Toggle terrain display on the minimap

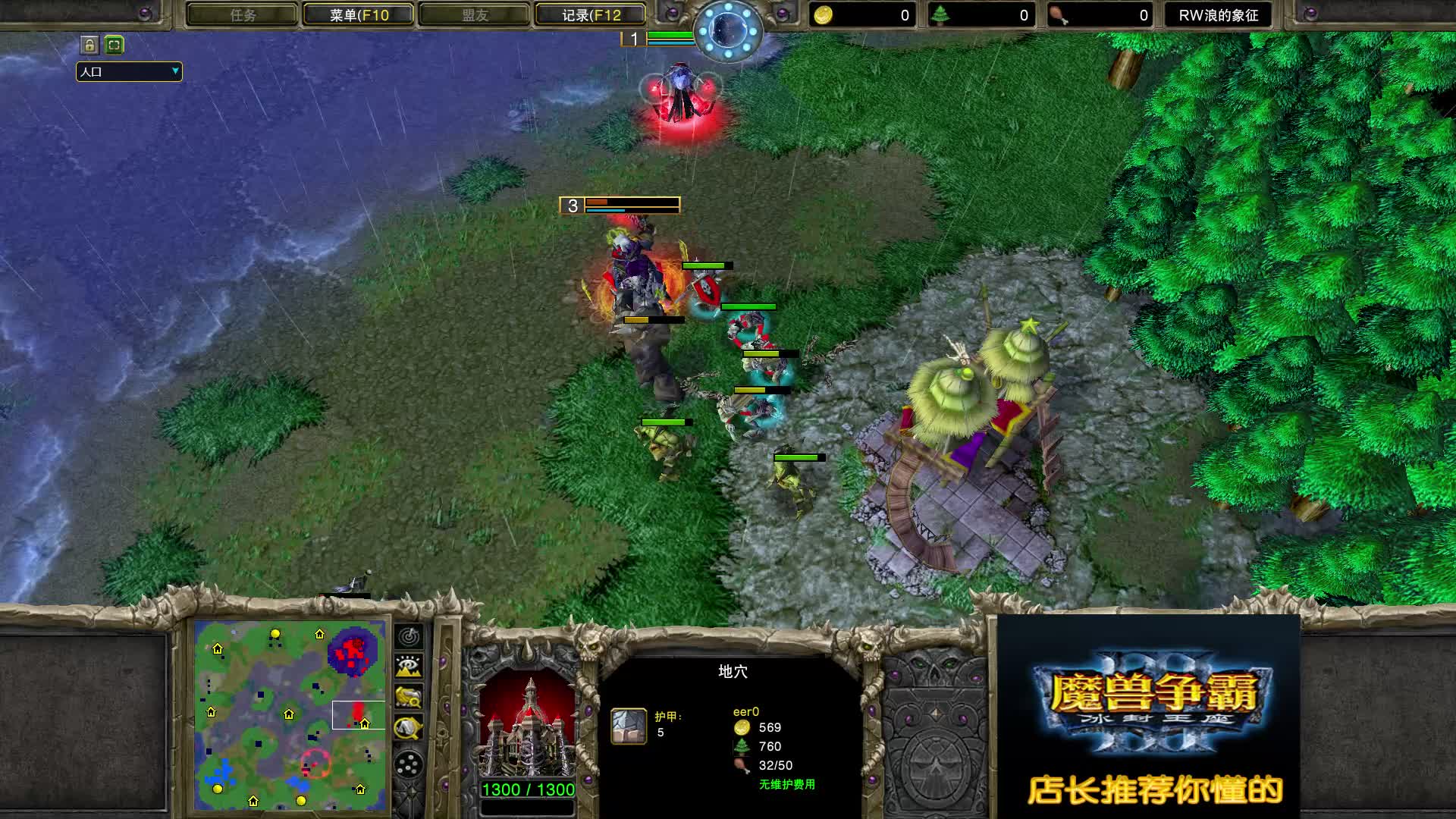click(409, 666)
